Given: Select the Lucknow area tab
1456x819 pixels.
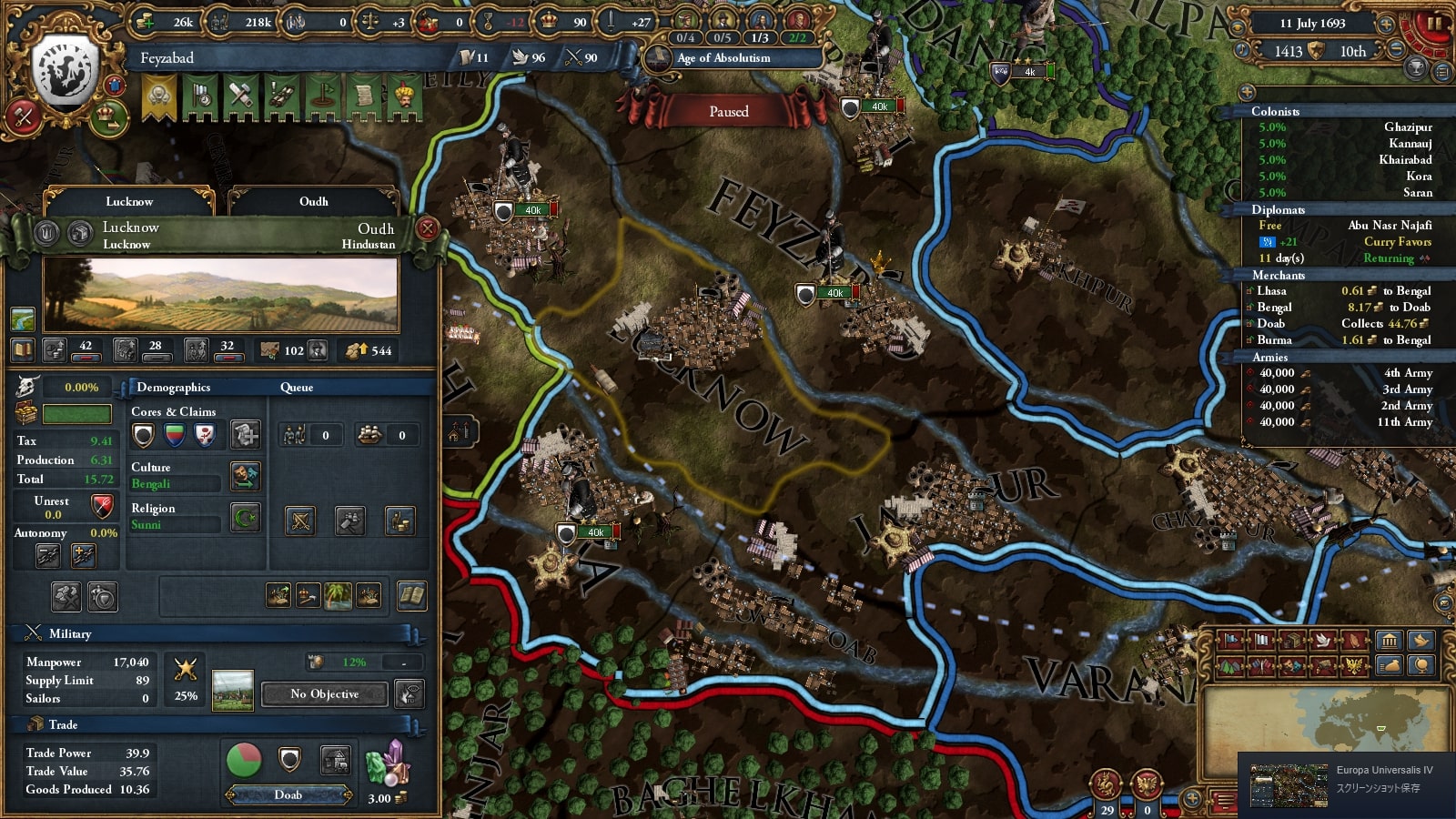Looking at the screenshot, I should point(129,201).
